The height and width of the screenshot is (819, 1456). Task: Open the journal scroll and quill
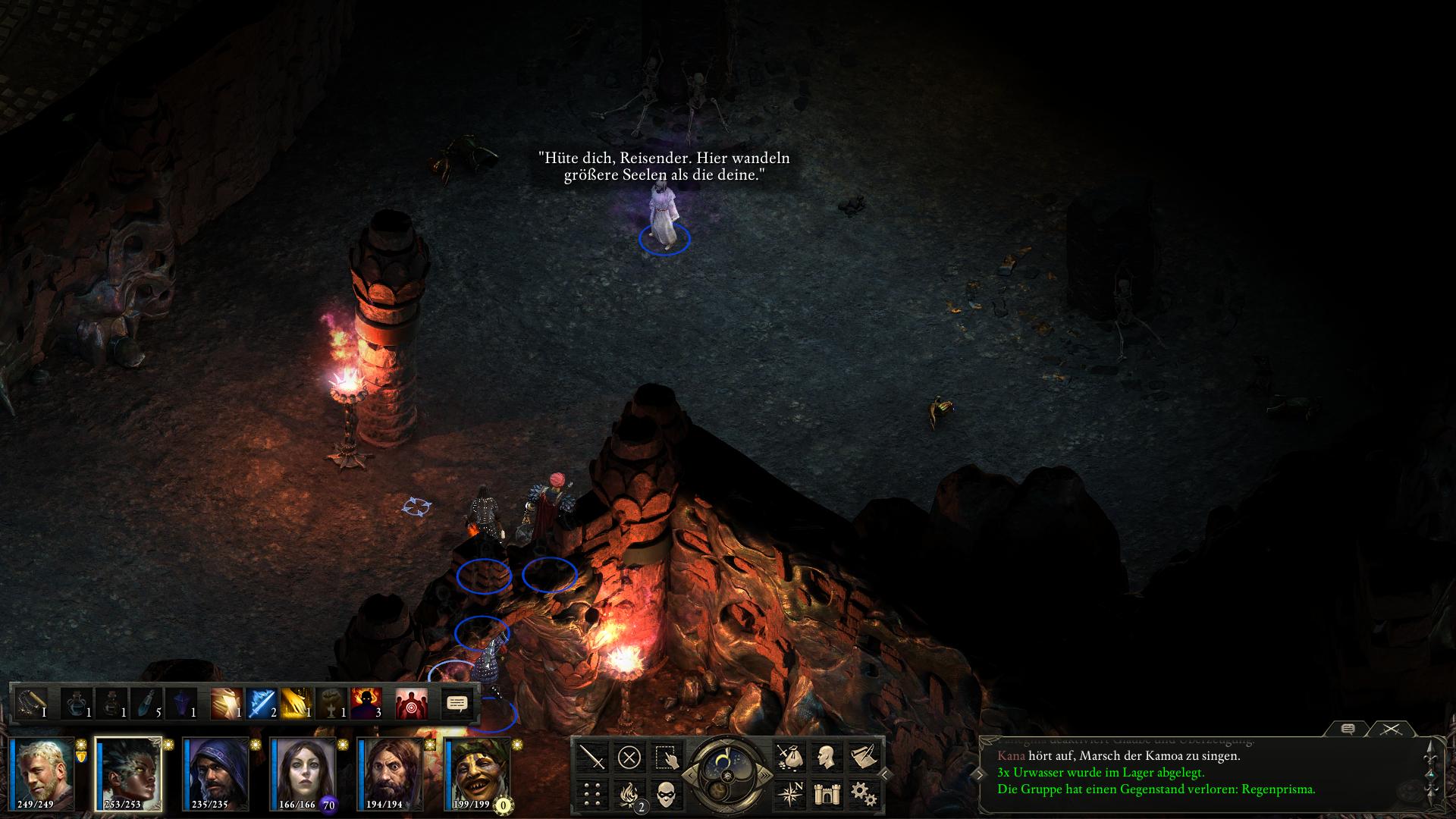pos(862,757)
